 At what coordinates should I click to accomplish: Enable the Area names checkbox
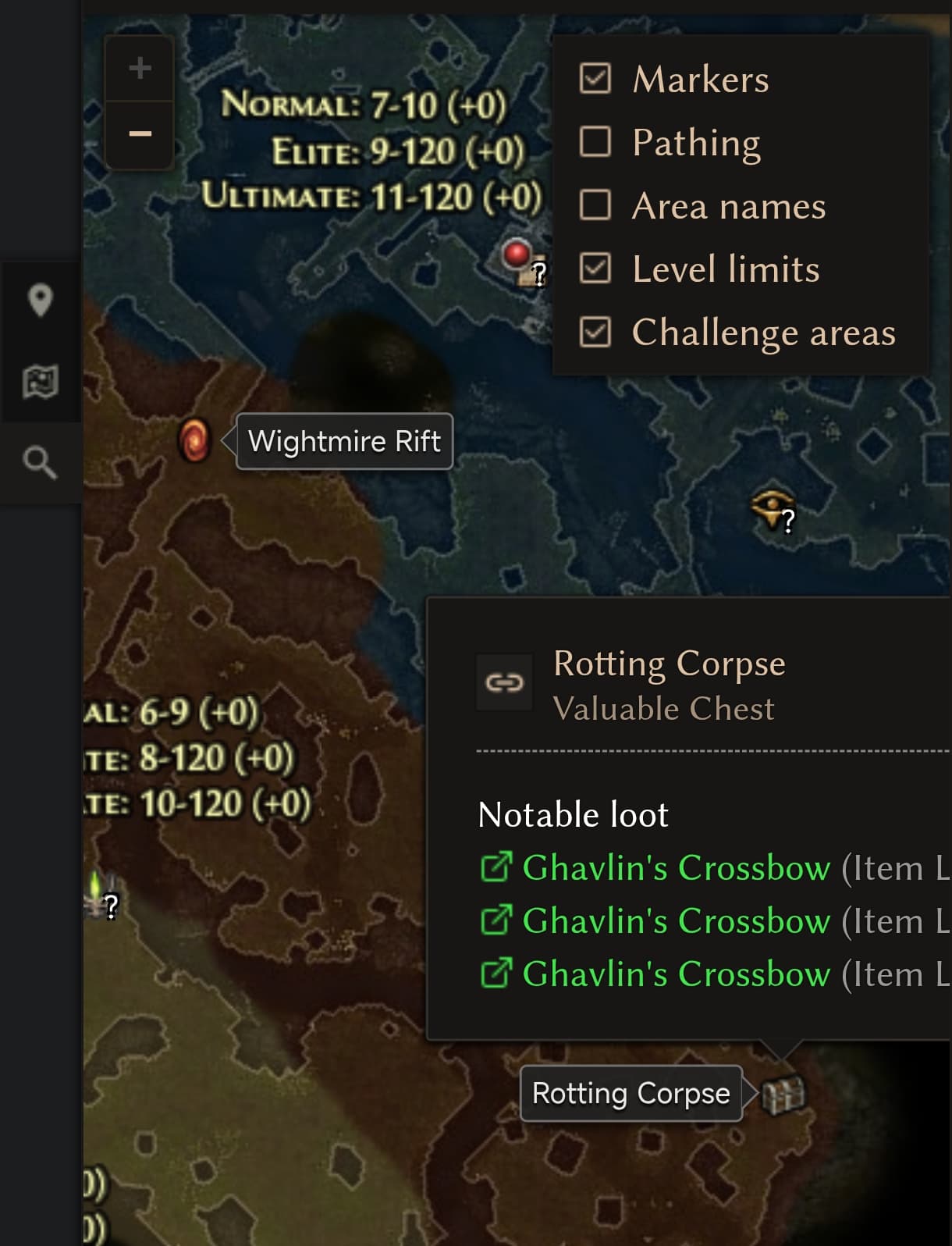pyautogui.click(x=595, y=205)
